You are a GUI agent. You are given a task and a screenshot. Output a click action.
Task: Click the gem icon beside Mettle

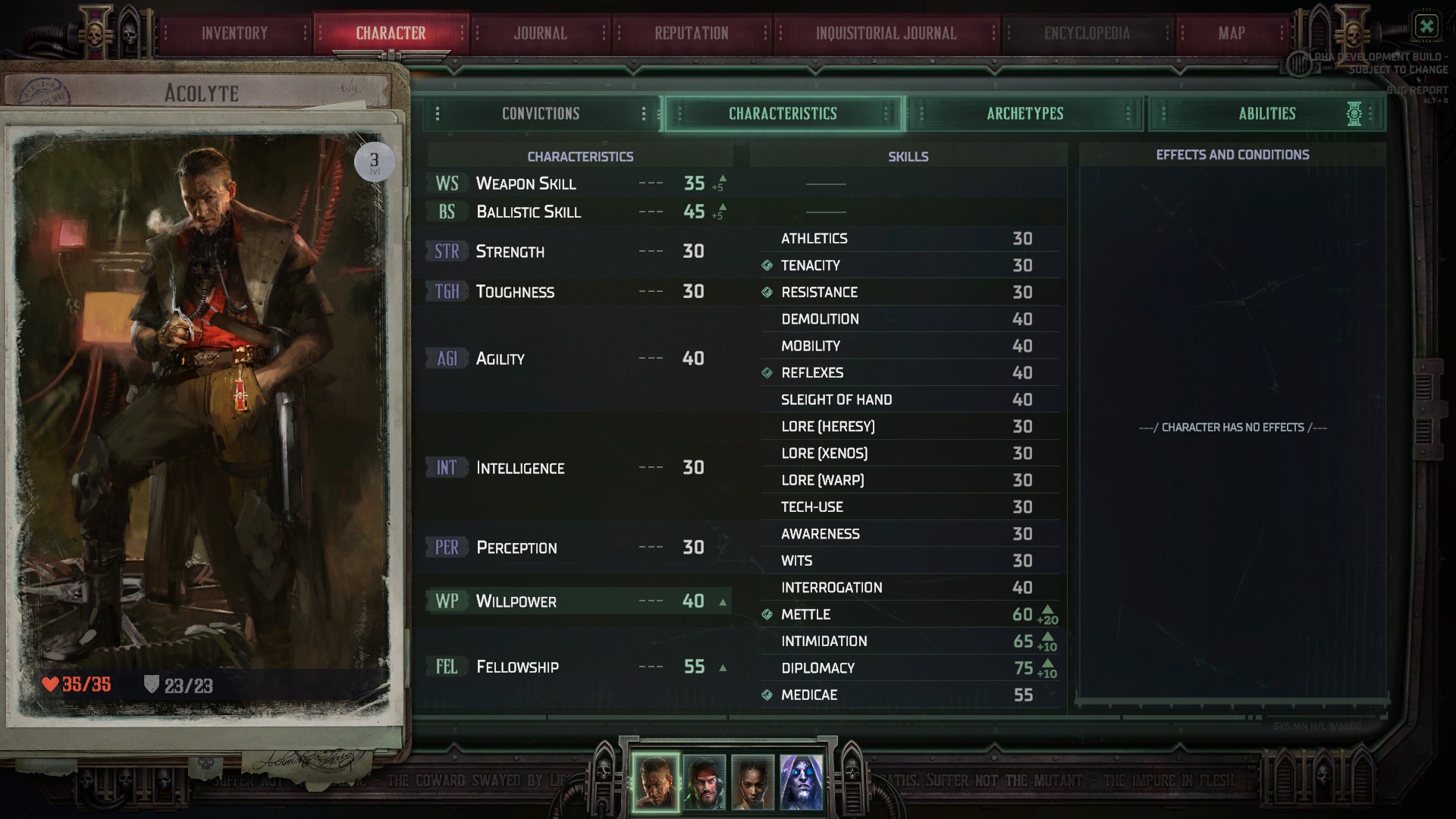click(766, 614)
